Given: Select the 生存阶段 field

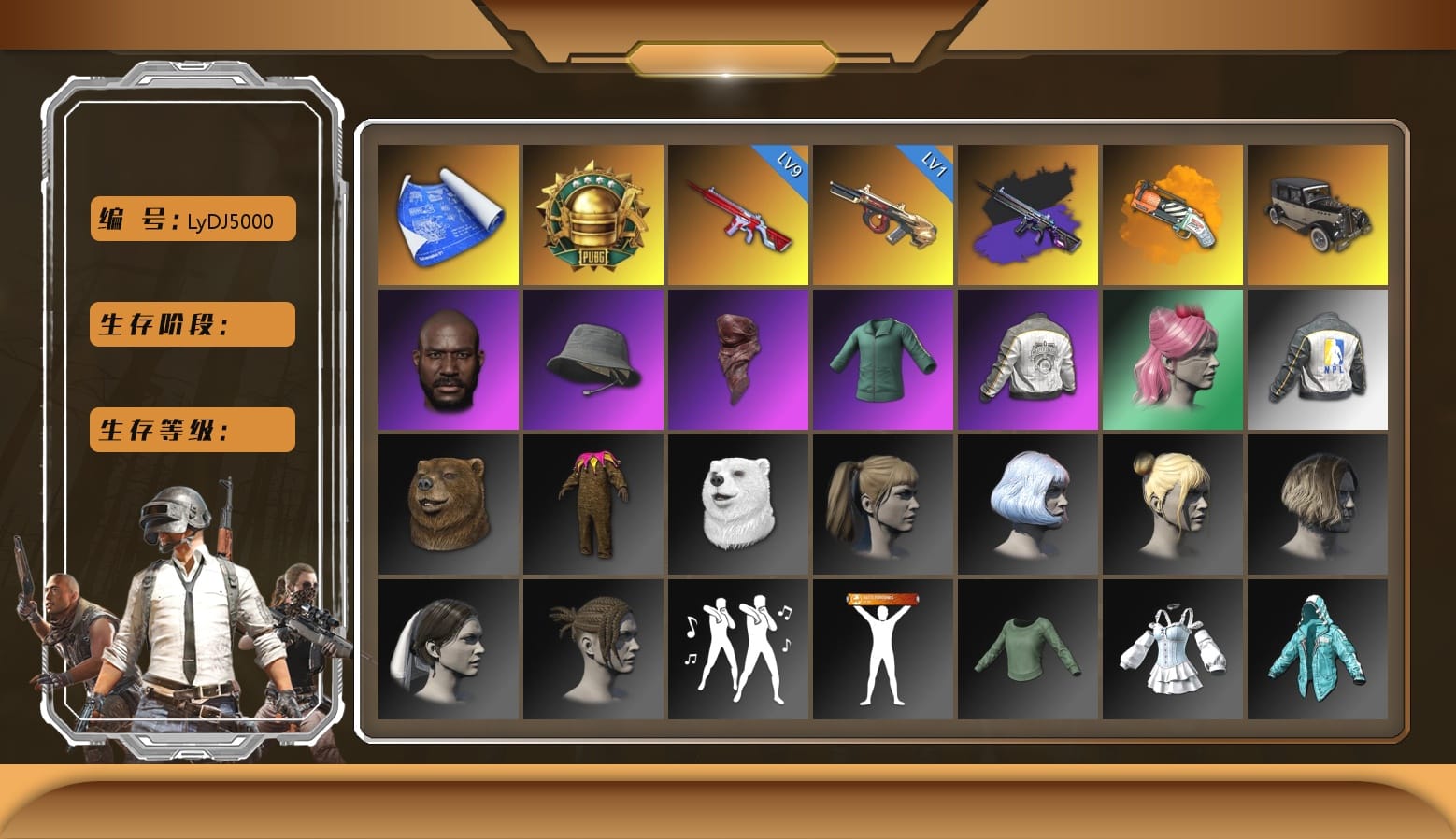Looking at the screenshot, I should click(191, 325).
